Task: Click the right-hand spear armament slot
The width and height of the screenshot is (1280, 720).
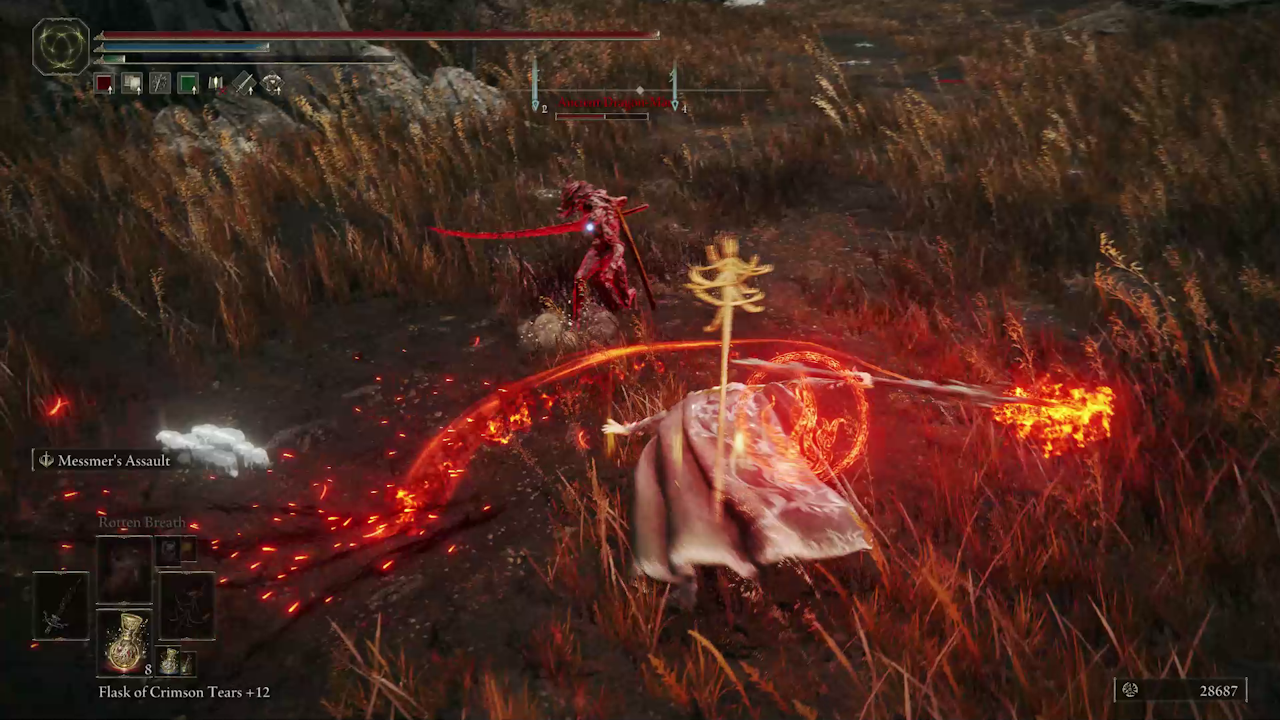Action: pyautogui.click(x=187, y=606)
